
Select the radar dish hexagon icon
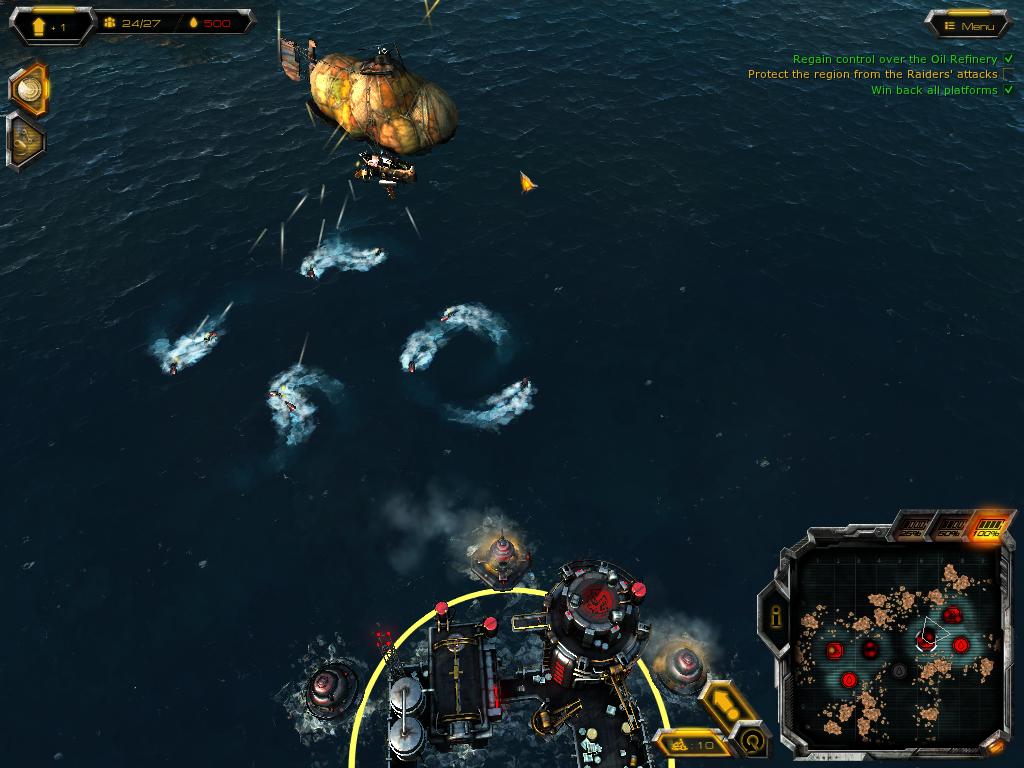(29, 90)
